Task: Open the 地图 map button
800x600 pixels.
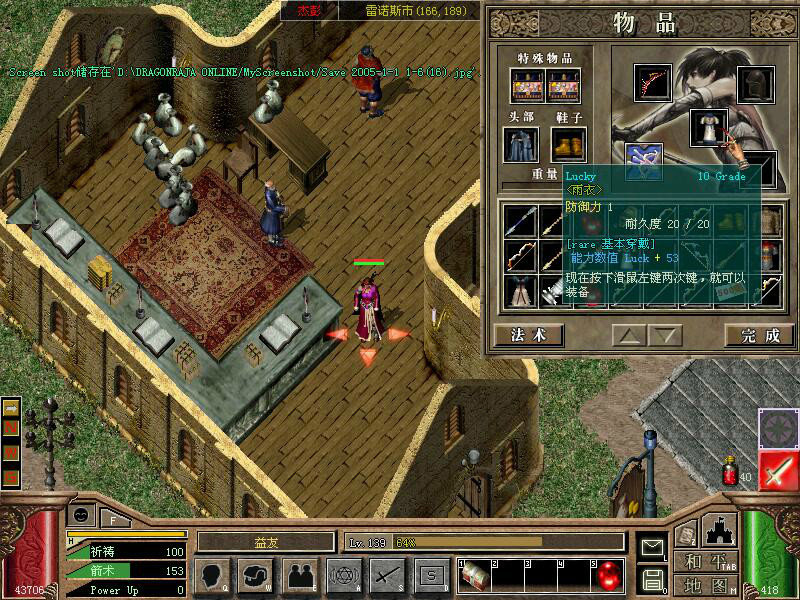Action: tap(705, 585)
